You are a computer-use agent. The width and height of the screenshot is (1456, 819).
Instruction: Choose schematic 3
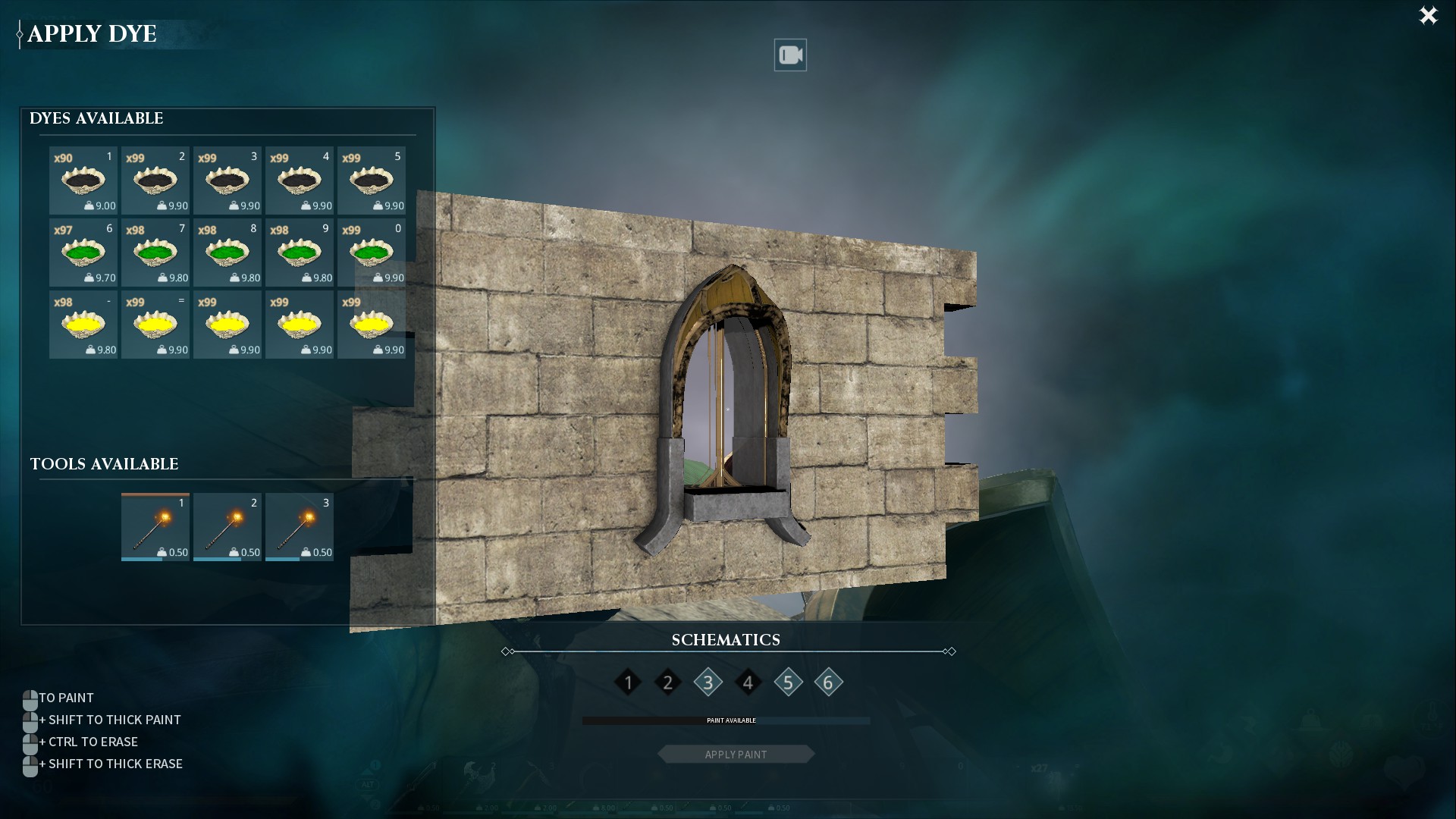(x=708, y=682)
